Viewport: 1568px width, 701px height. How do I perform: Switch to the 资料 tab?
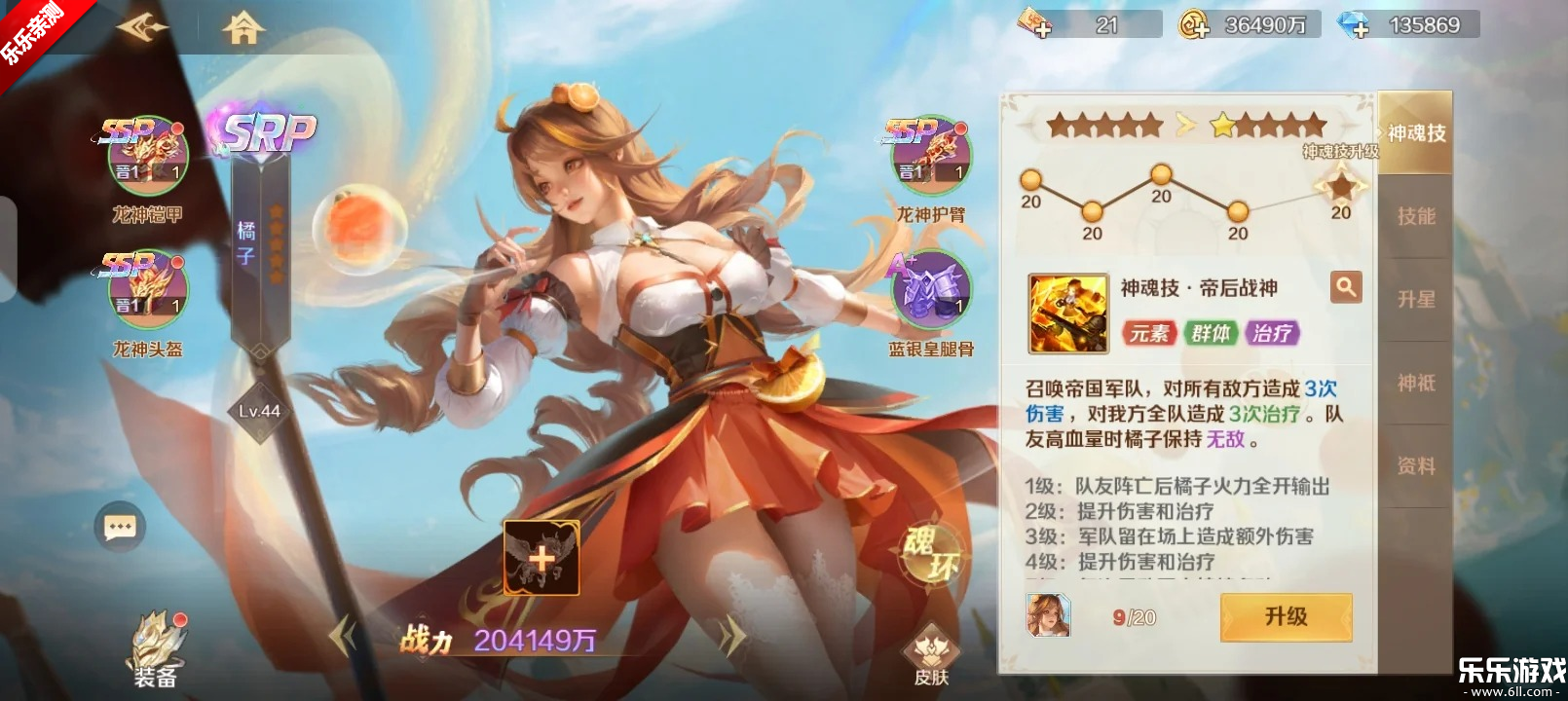(x=1417, y=465)
